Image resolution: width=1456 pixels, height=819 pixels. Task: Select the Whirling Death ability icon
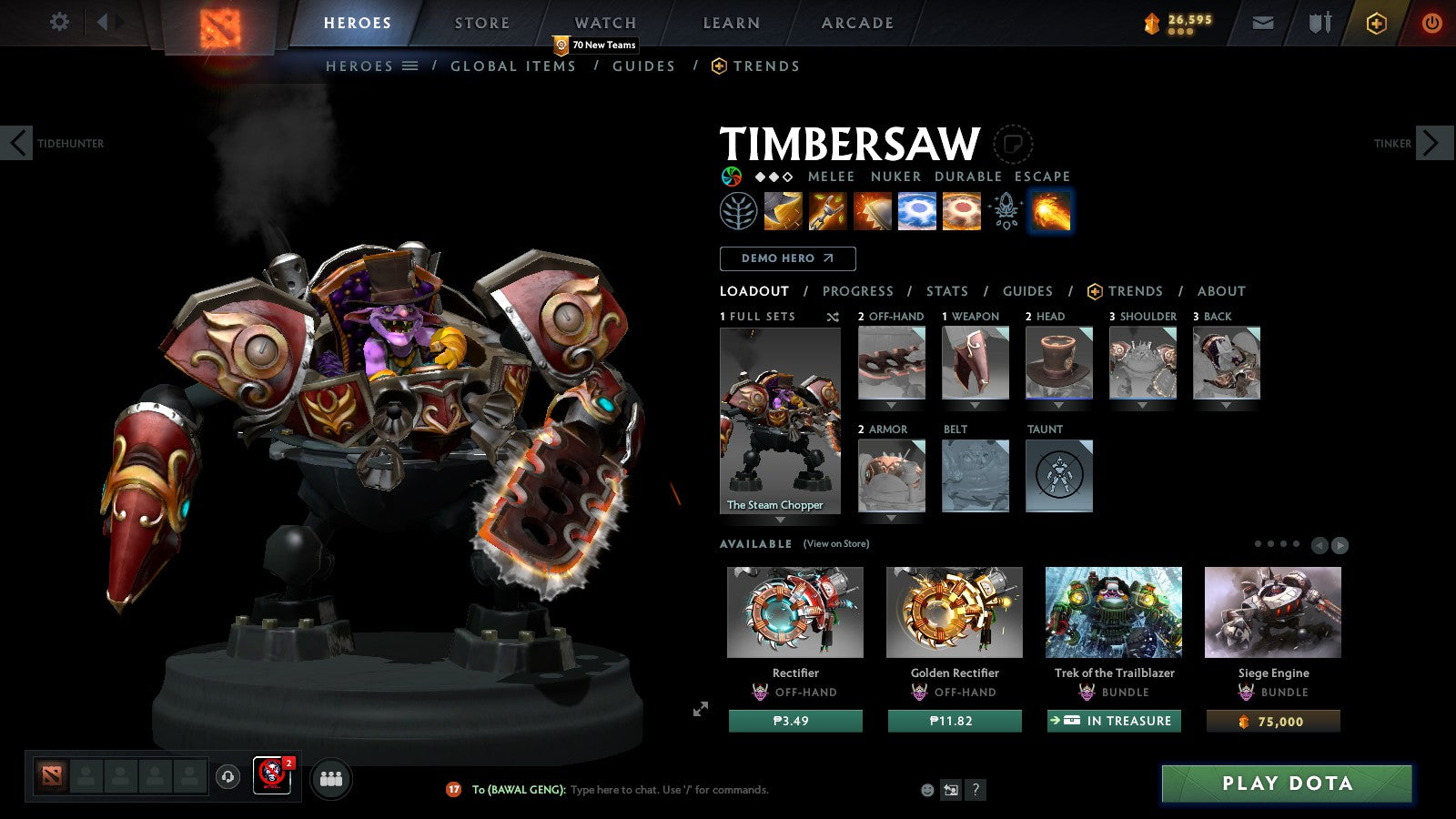pos(784,211)
